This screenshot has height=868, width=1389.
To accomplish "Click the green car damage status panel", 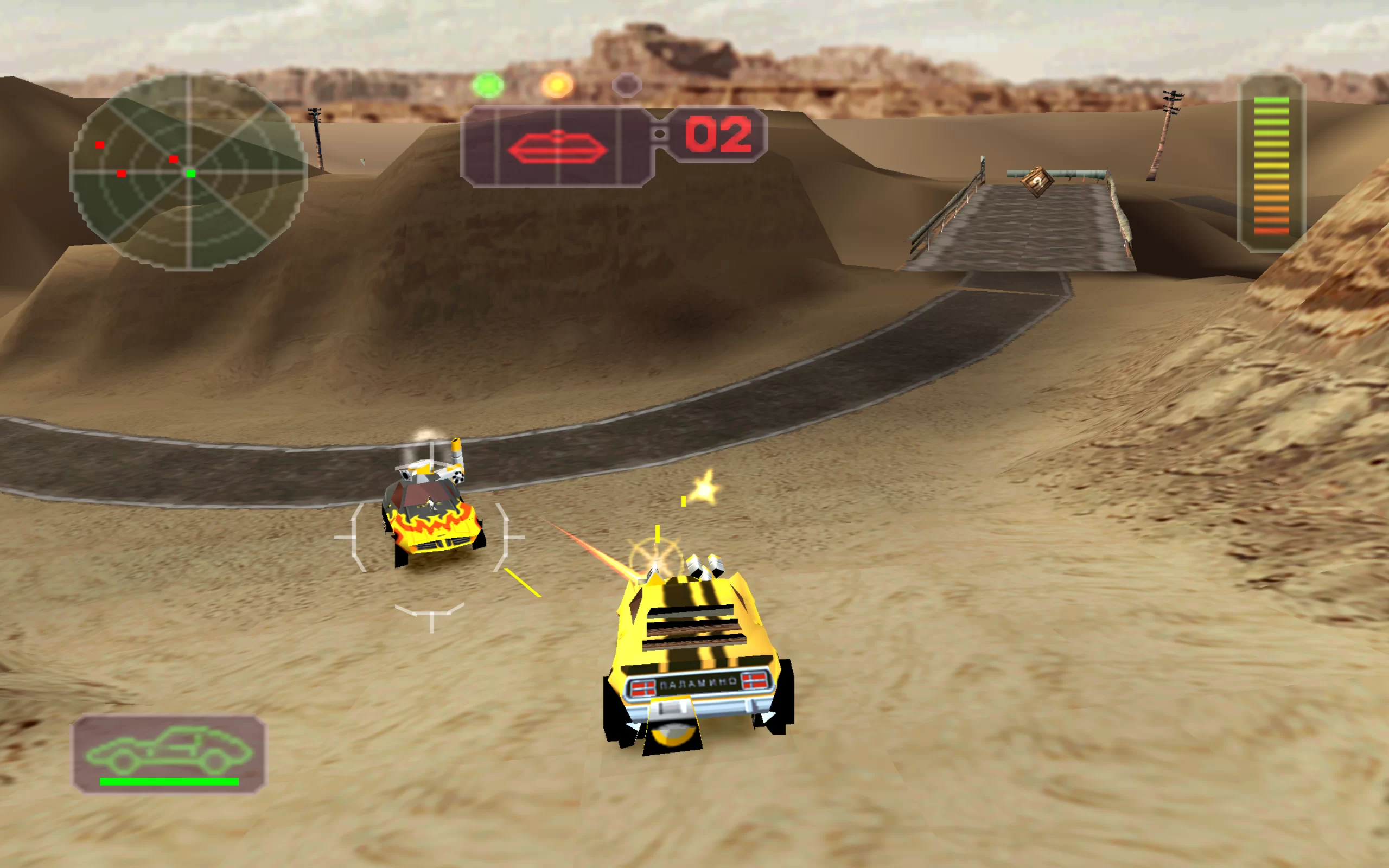I will point(169,753).
